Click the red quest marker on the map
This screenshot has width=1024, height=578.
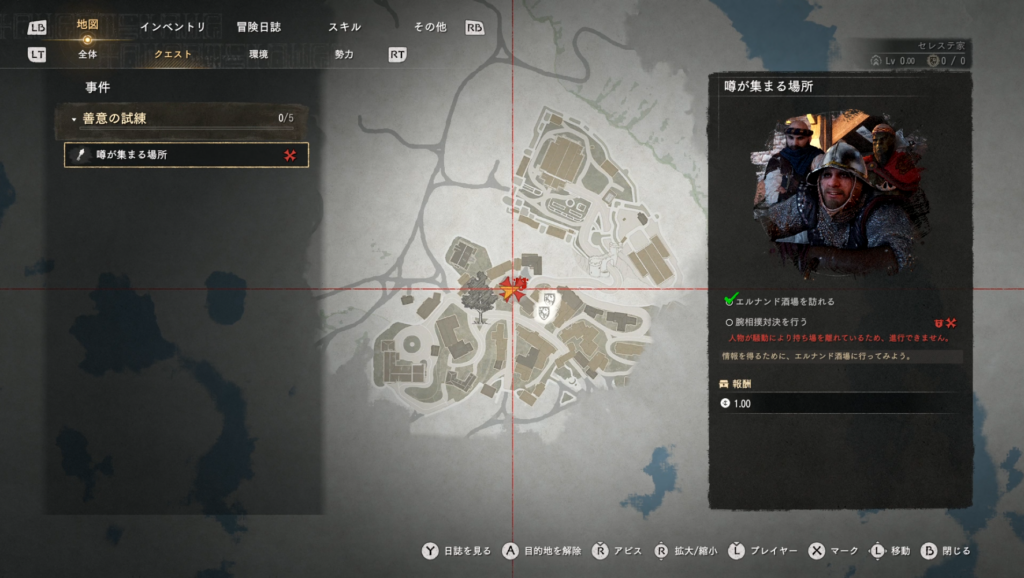tap(512, 290)
